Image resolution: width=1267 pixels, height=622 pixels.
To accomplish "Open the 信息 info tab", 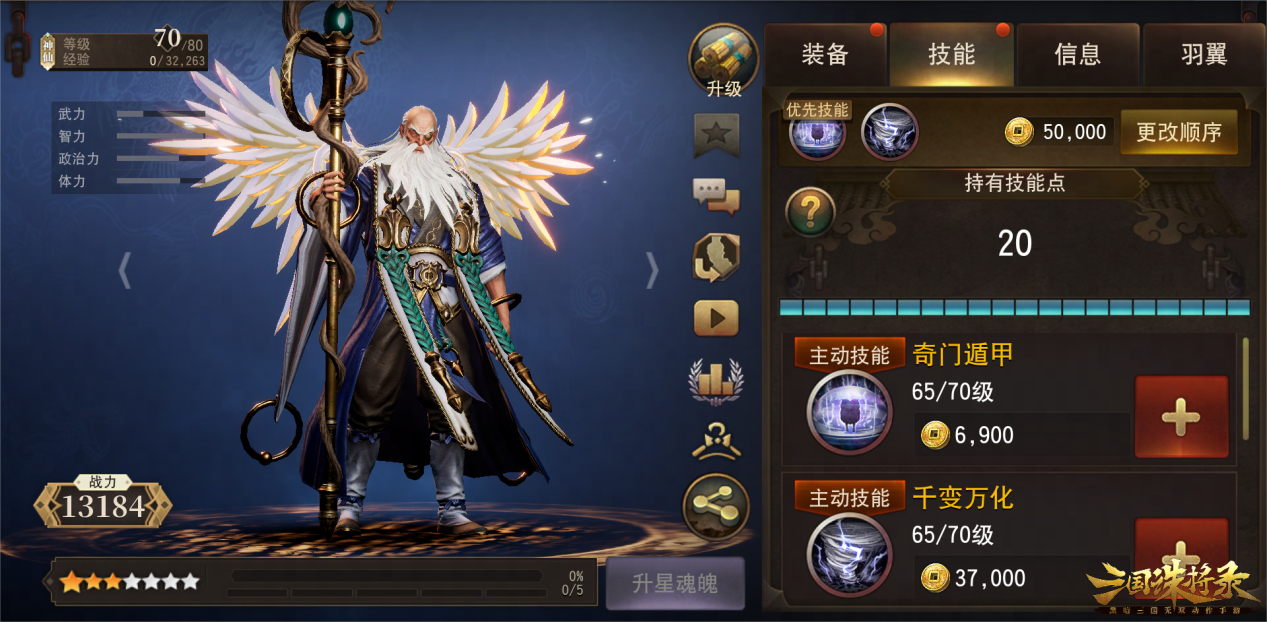I will (1077, 55).
